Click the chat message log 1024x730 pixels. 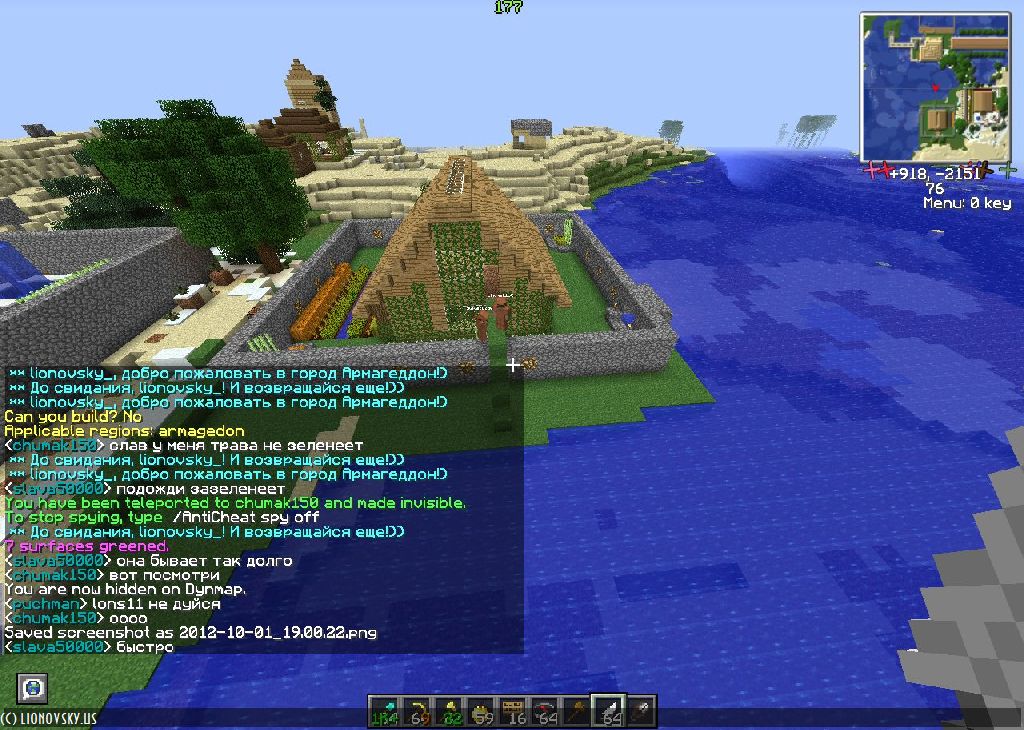(262, 510)
